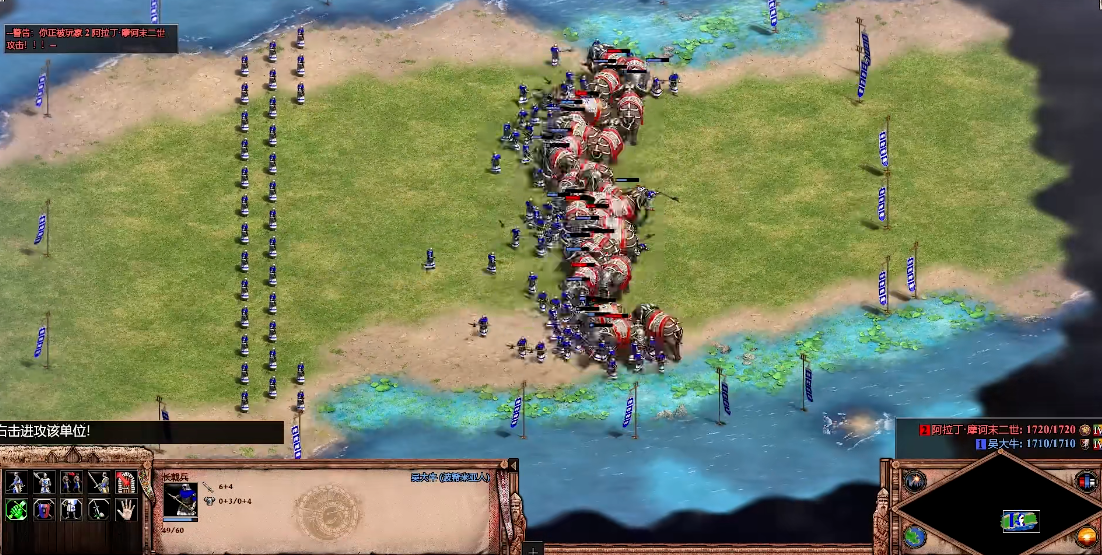The image size is (1102, 555).
Task: Toggle the green crossed-sword stance icon
Action: coord(16,510)
